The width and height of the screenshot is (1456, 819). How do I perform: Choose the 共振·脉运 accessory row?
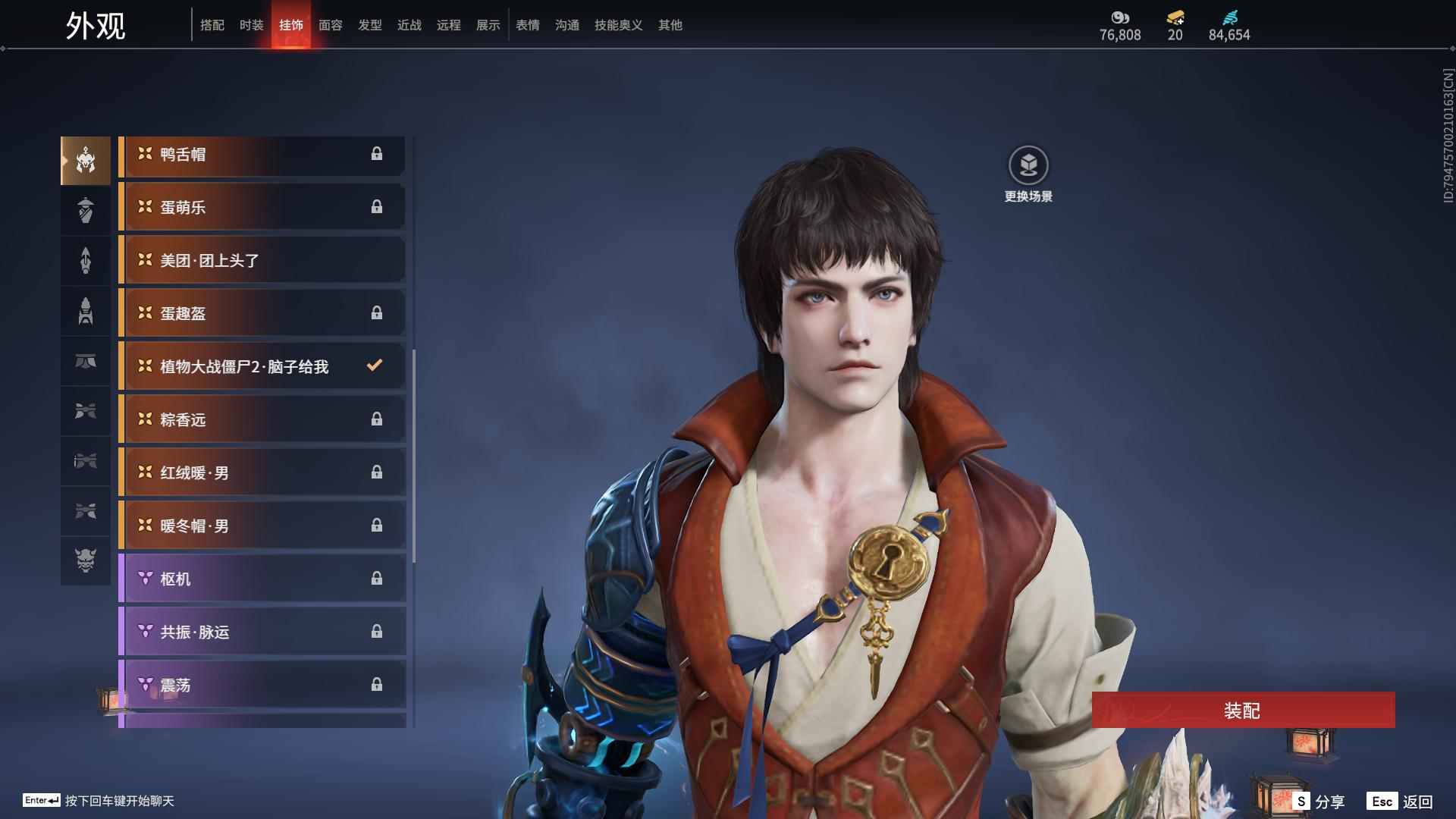[262, 632]
